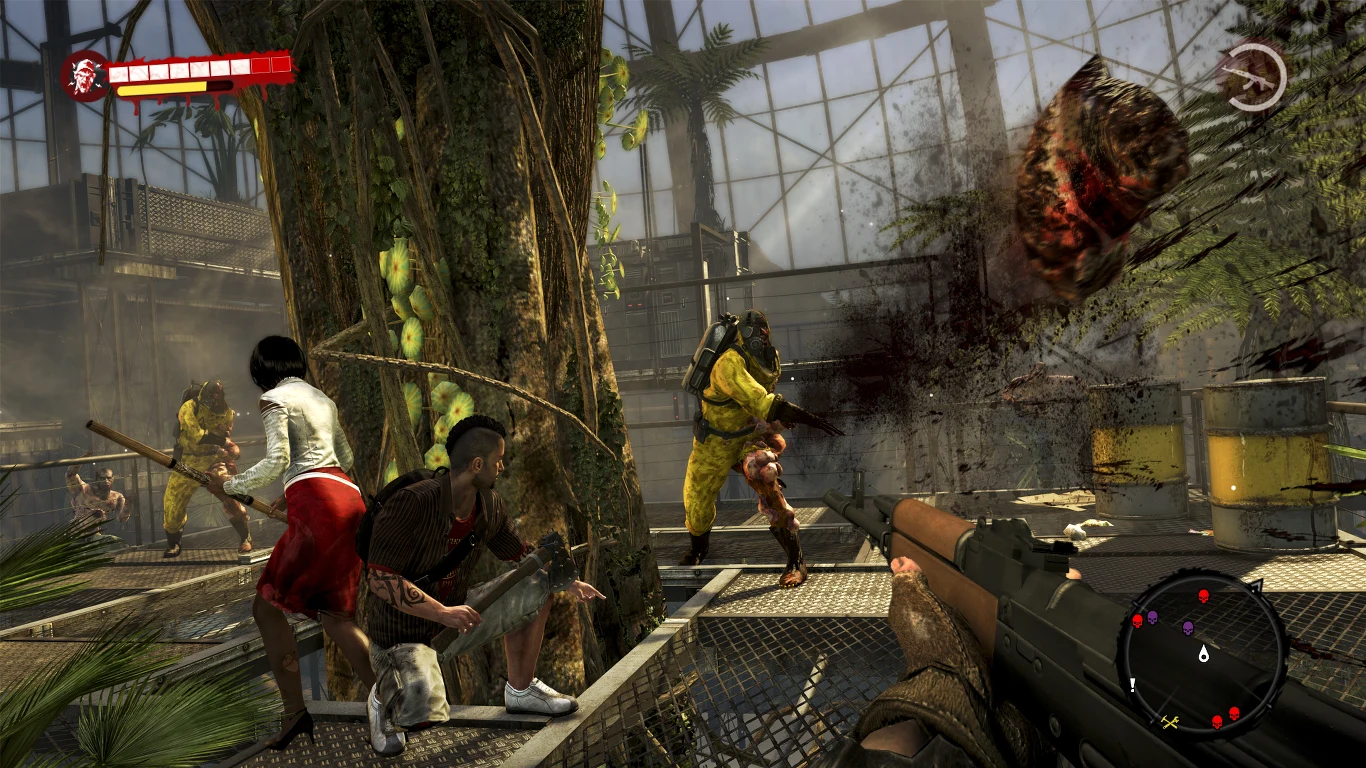Click the yellow stamina bar
Viewport: 1366px width, 768px height.
coord(162,89)
